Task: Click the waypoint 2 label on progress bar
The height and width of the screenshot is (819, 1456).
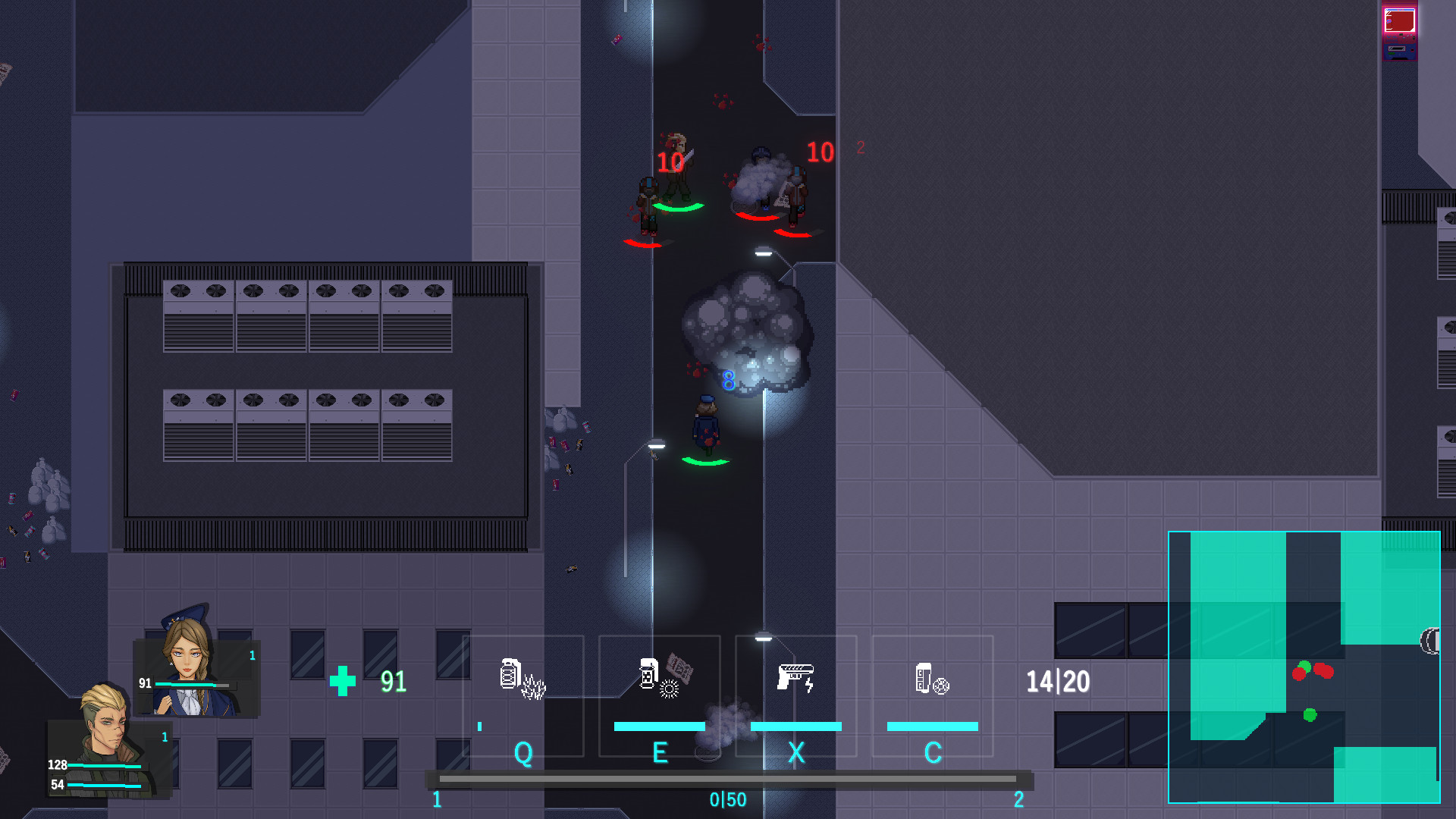Action: pos(1018,799)
